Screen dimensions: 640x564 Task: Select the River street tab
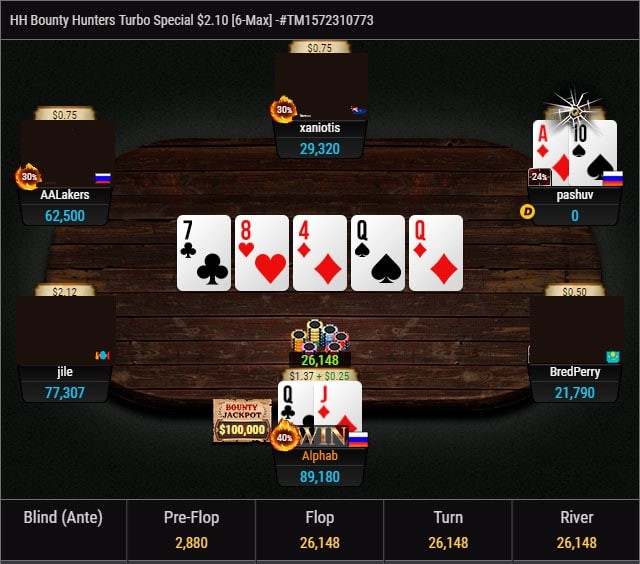click(x=576, y=530)
